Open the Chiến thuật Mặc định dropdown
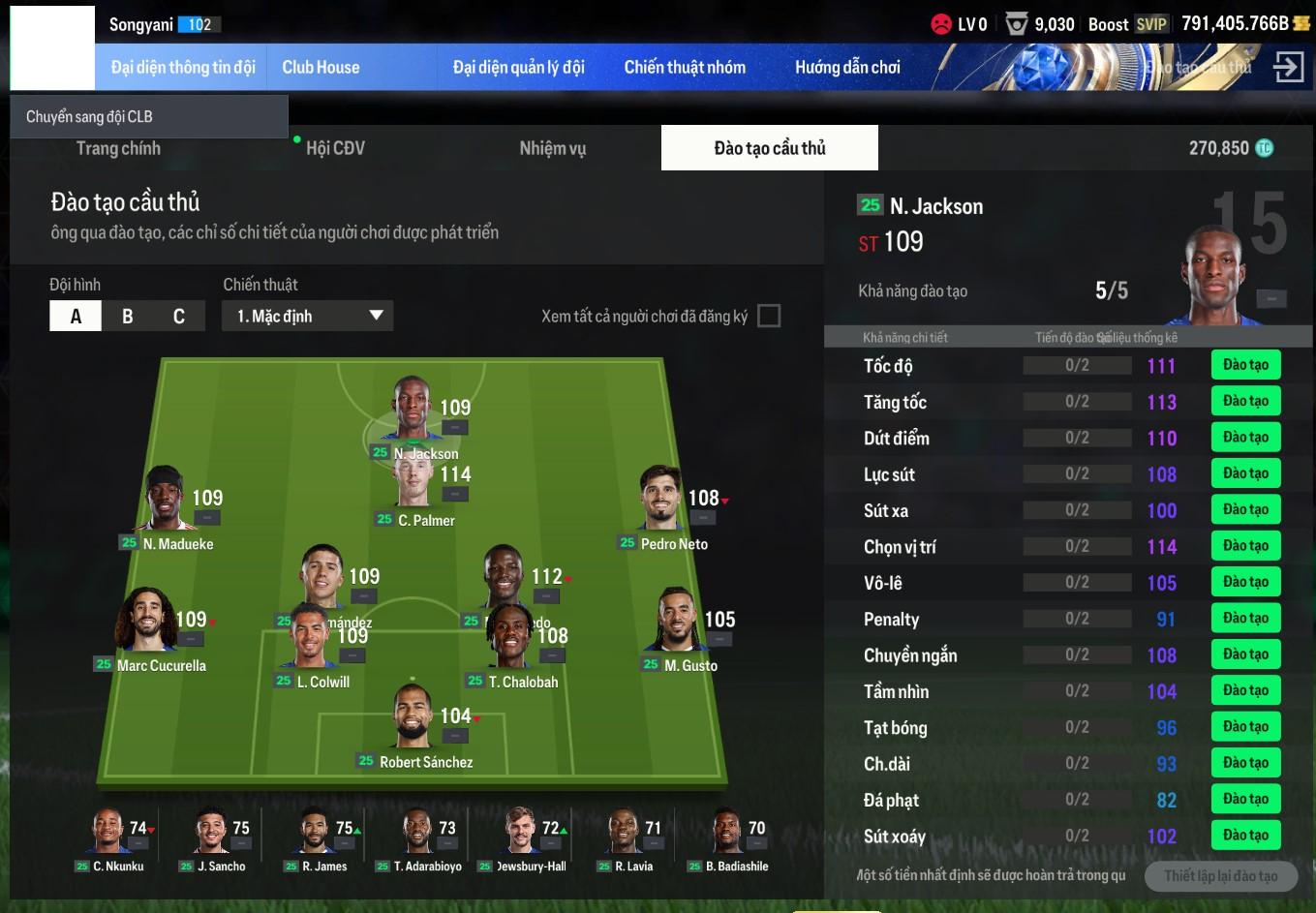Screen dimensions: 1316x913 click(x=308, y=316)
